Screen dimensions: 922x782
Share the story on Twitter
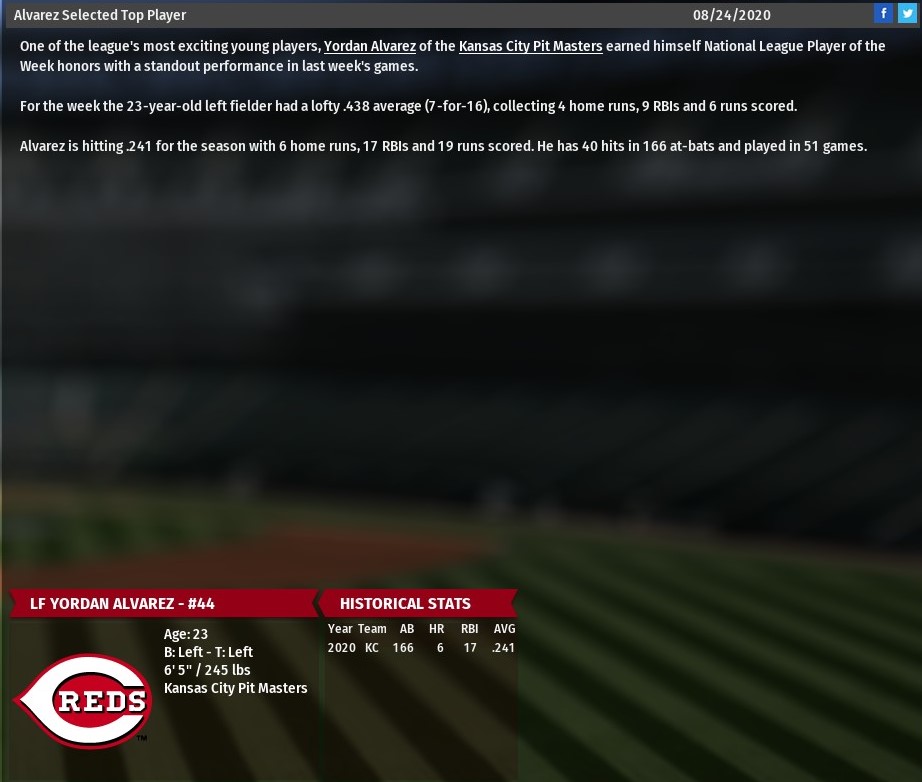click(x=907, y=14)
